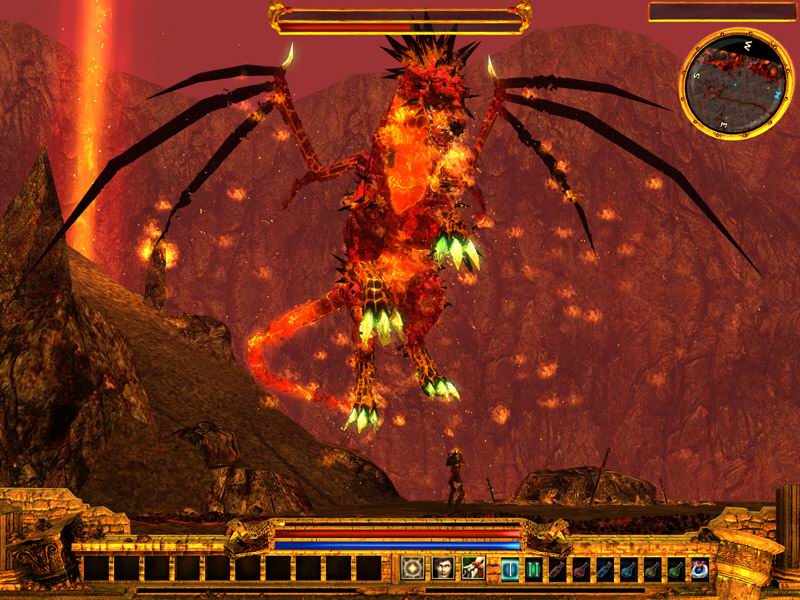800x600 pixels.
Task: Use the blue swirling ring icon
Action: [x=699, y=569]
